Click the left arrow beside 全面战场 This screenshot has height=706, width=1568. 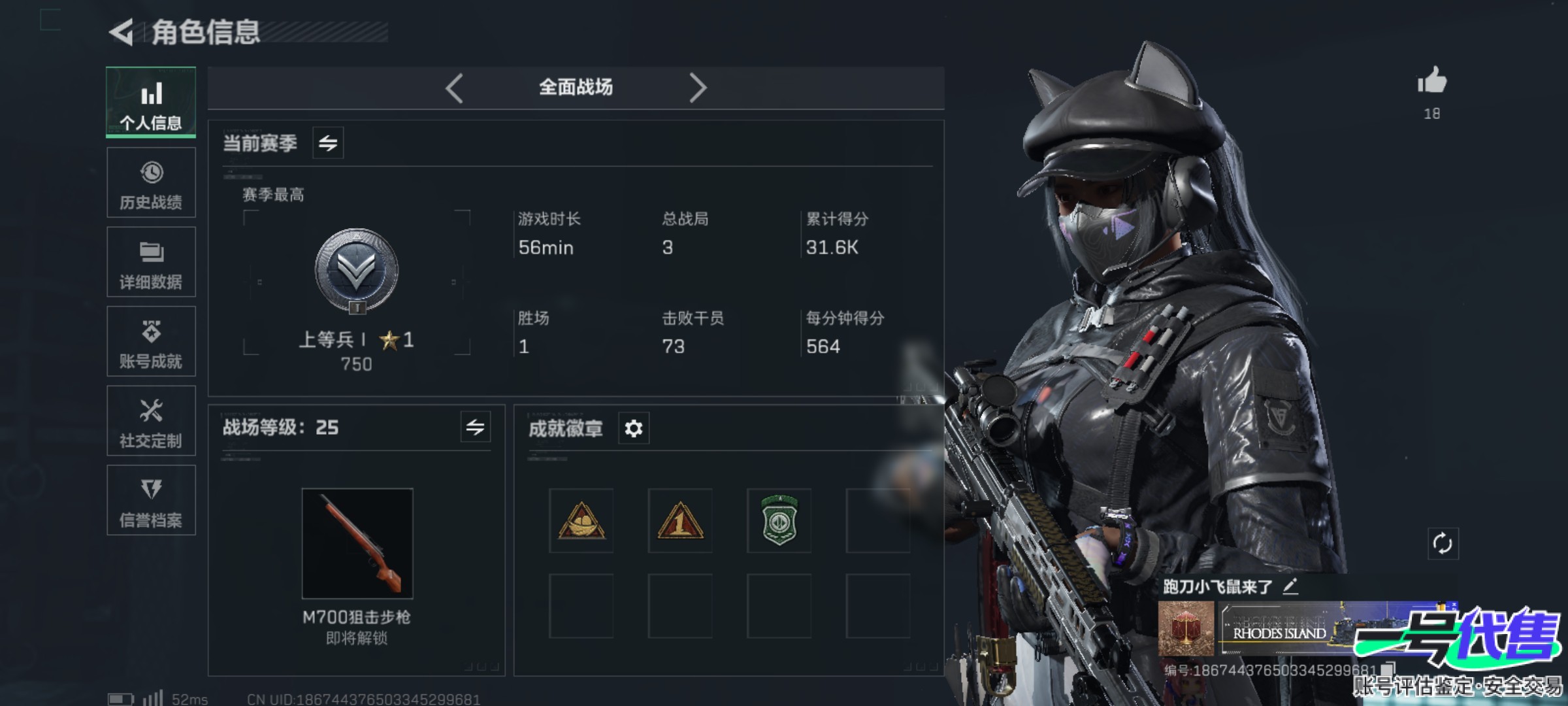point(455,88)
